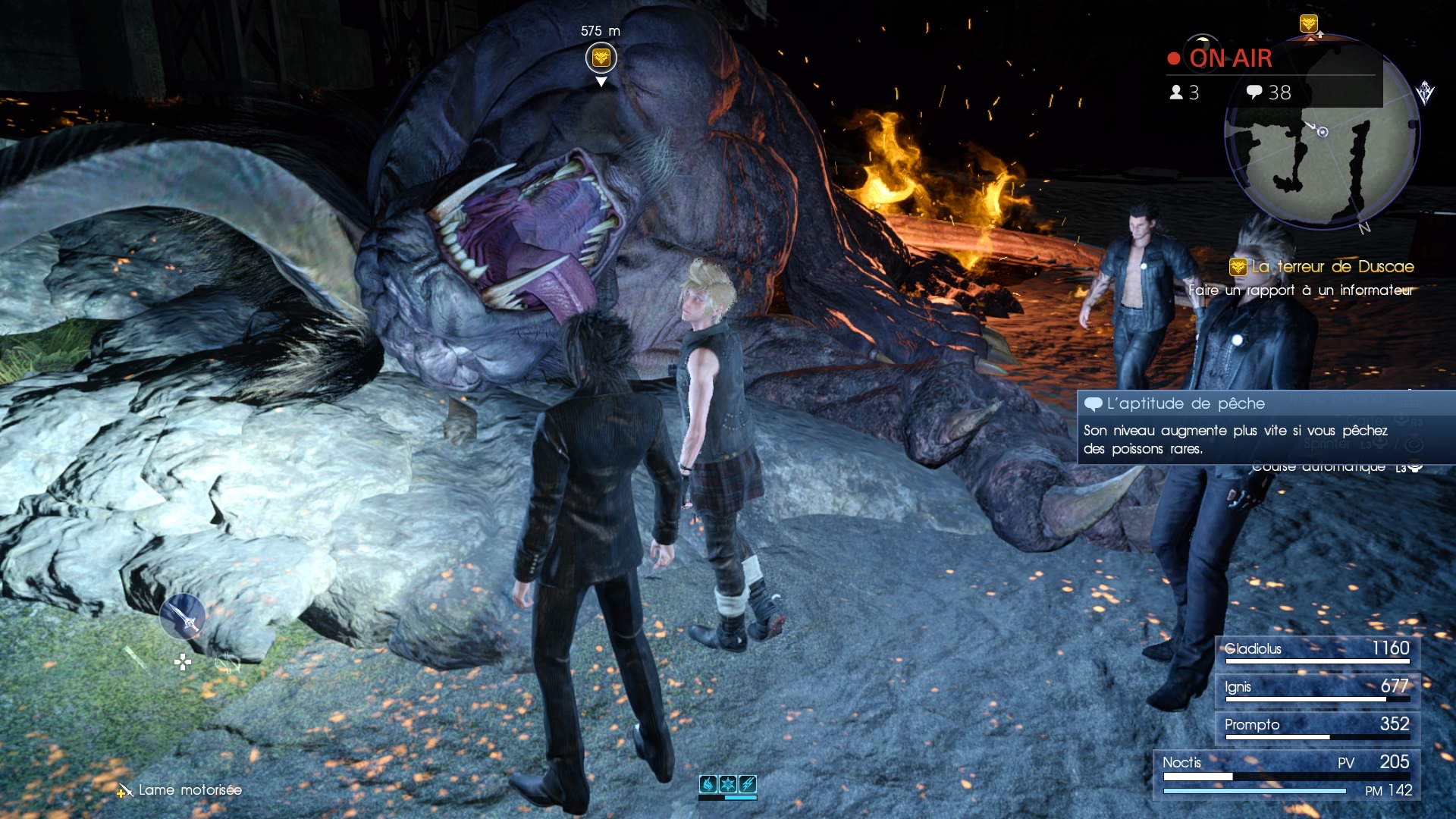This screenshot has width=1456, height=819.
Task: Select the sword weapon slot icon
Action: point(182,617)
